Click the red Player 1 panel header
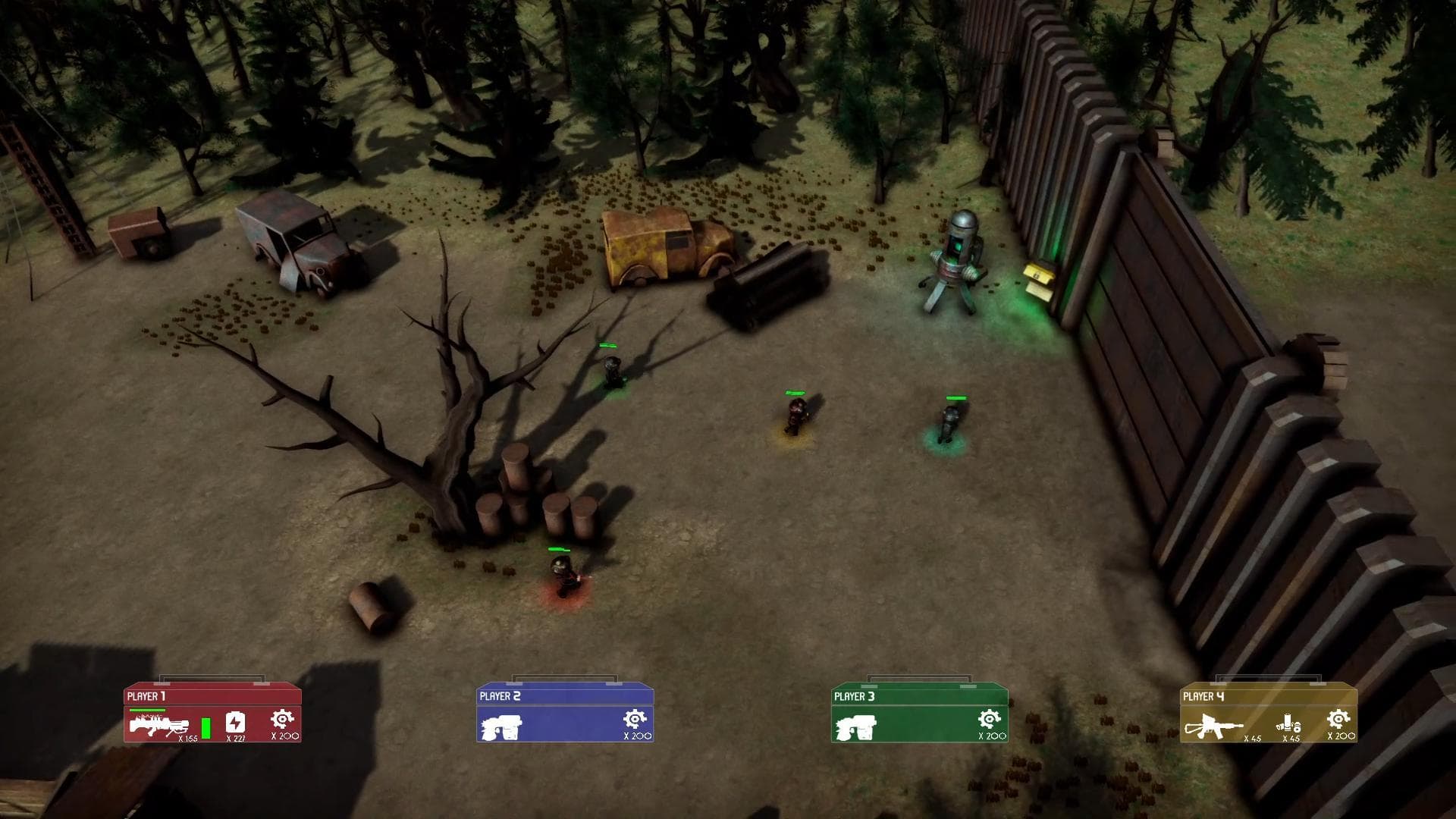The width and height of the screenshot is (1456, 819). pos(212,696)
